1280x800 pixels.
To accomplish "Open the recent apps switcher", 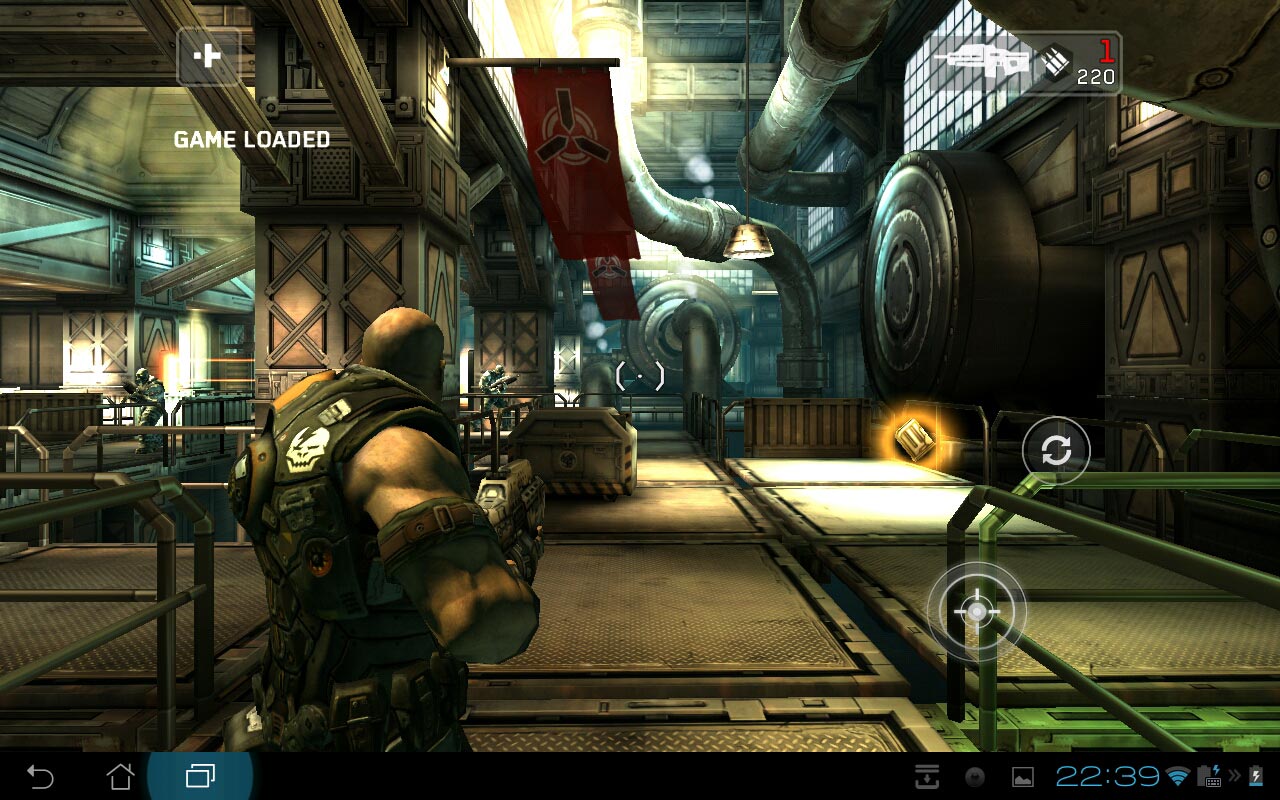I will click(x=200, y=776).
